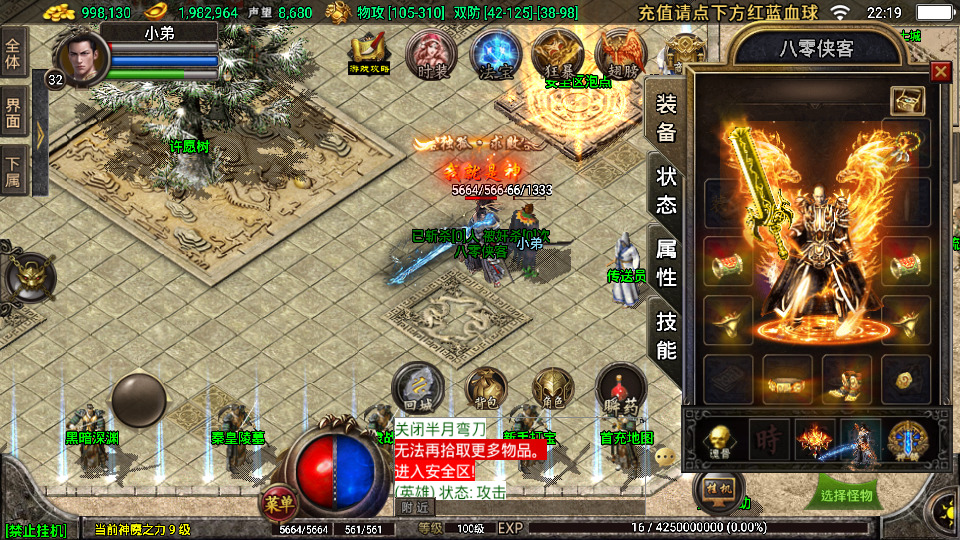The image size is (960, 540).
Task: Select the 装备 equipment tab
Action: 666,117
